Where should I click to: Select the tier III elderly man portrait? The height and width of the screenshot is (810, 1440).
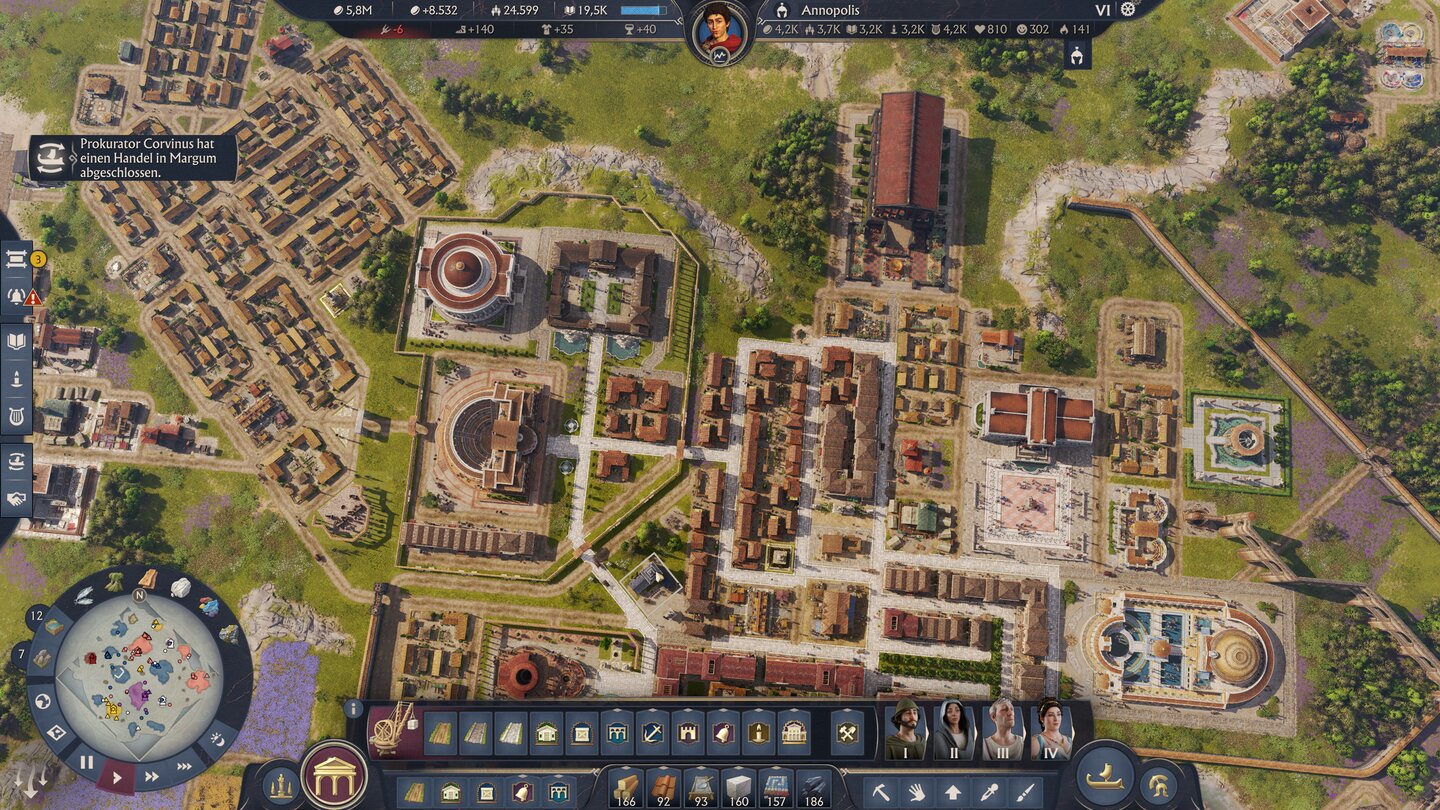1003,730
